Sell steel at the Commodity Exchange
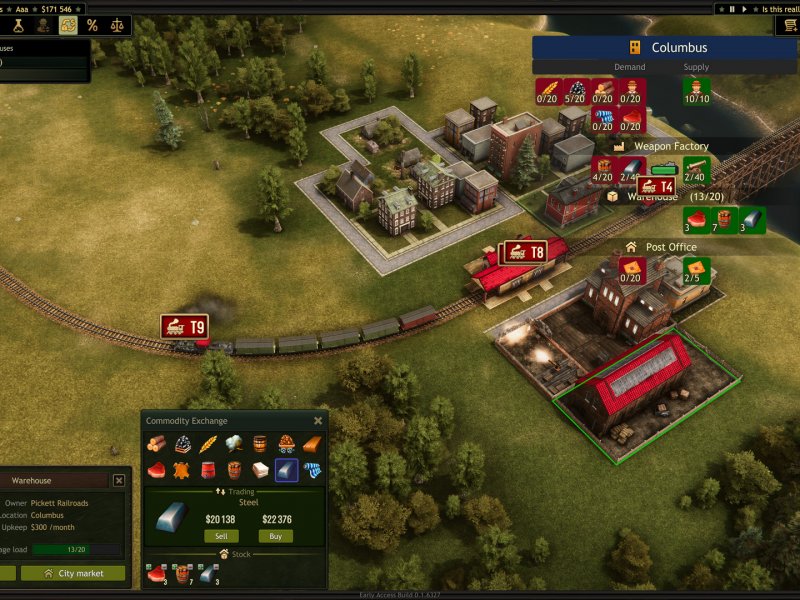800x600 pixels. click(x=221, y=536)
